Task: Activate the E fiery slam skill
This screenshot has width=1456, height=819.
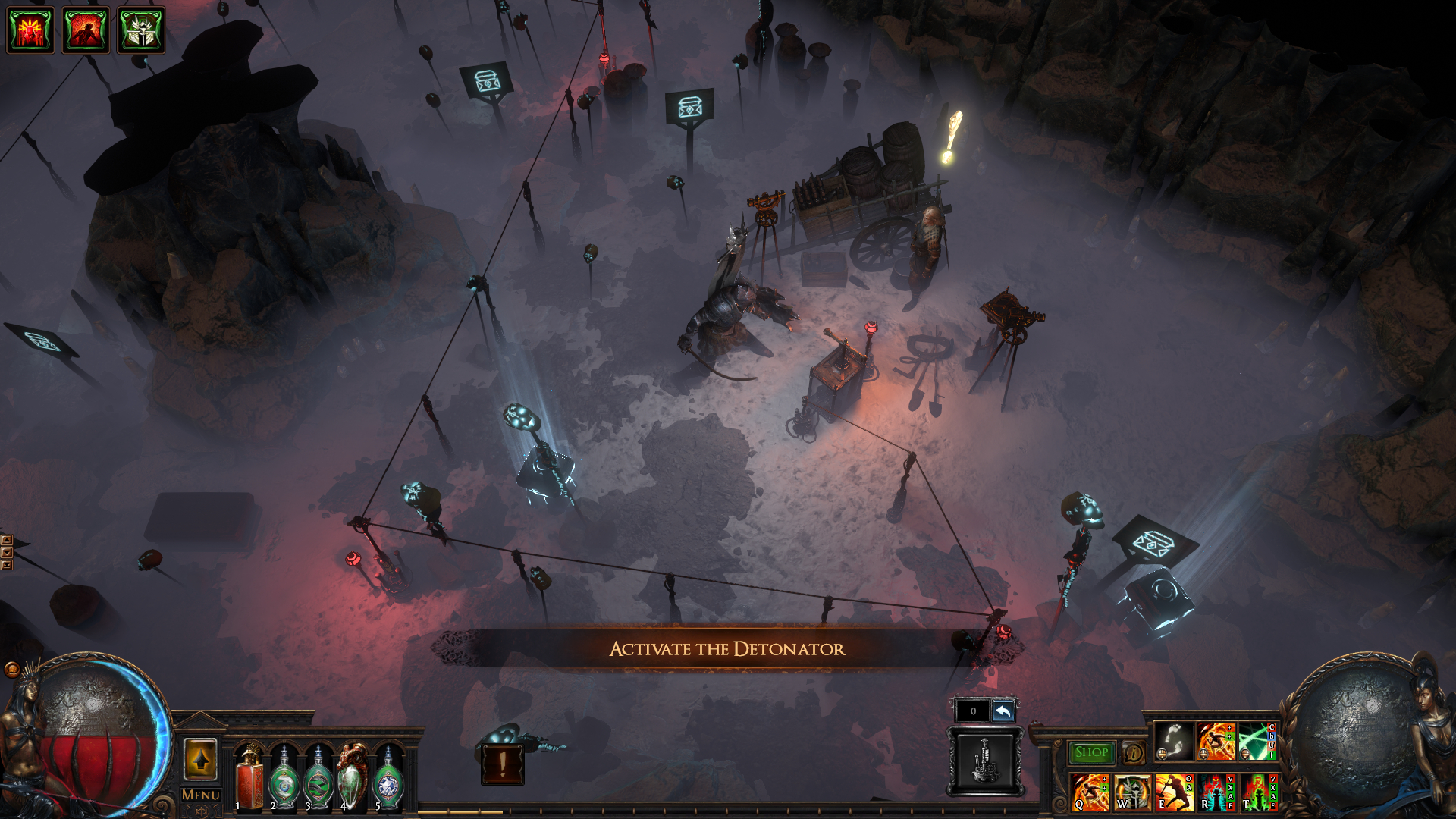Action: (x=1173, y=792)
